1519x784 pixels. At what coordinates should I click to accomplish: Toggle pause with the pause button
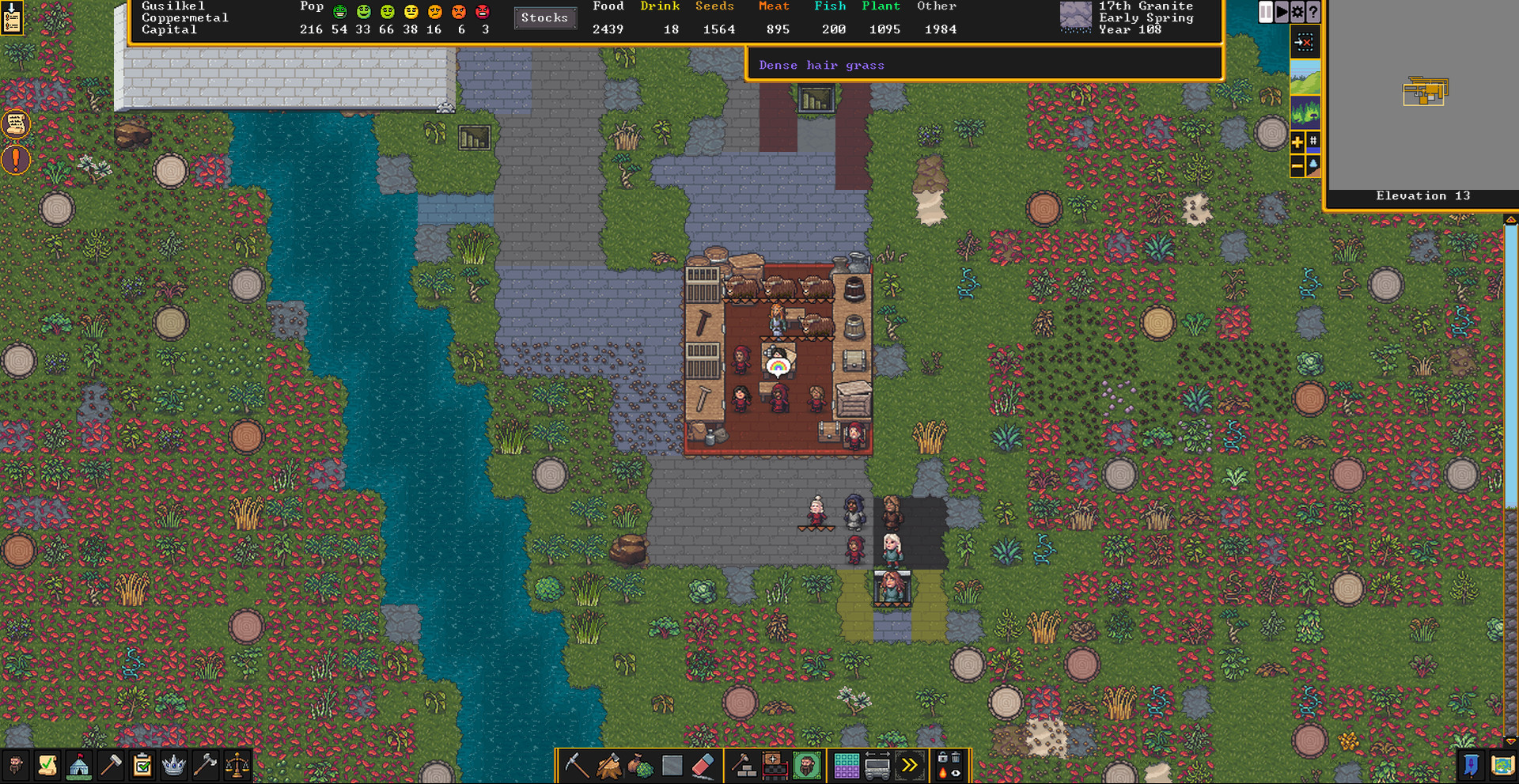point(1265,11)
